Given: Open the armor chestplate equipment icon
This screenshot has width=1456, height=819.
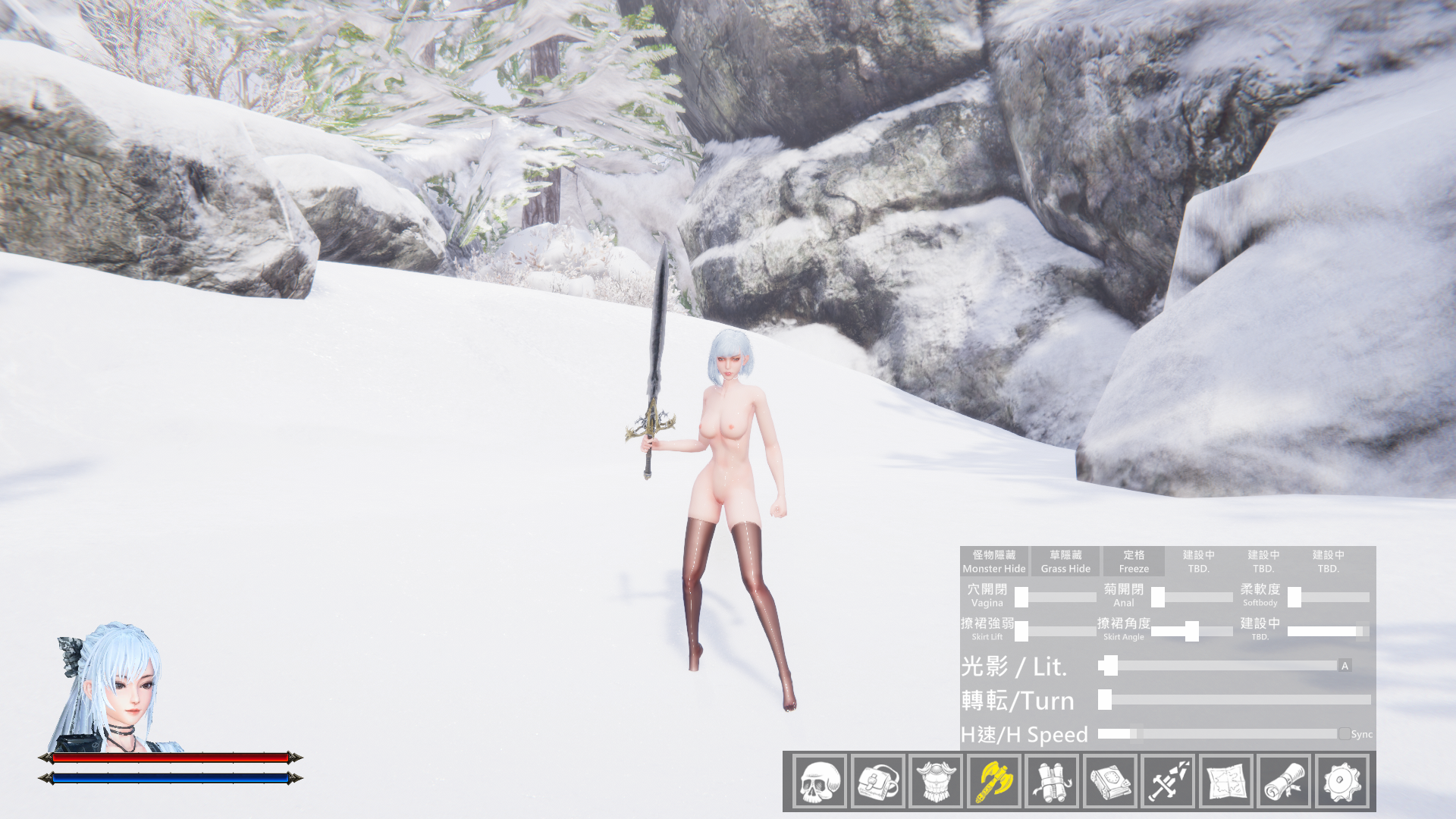Looking at the screenshot, I should click(936, 781).
